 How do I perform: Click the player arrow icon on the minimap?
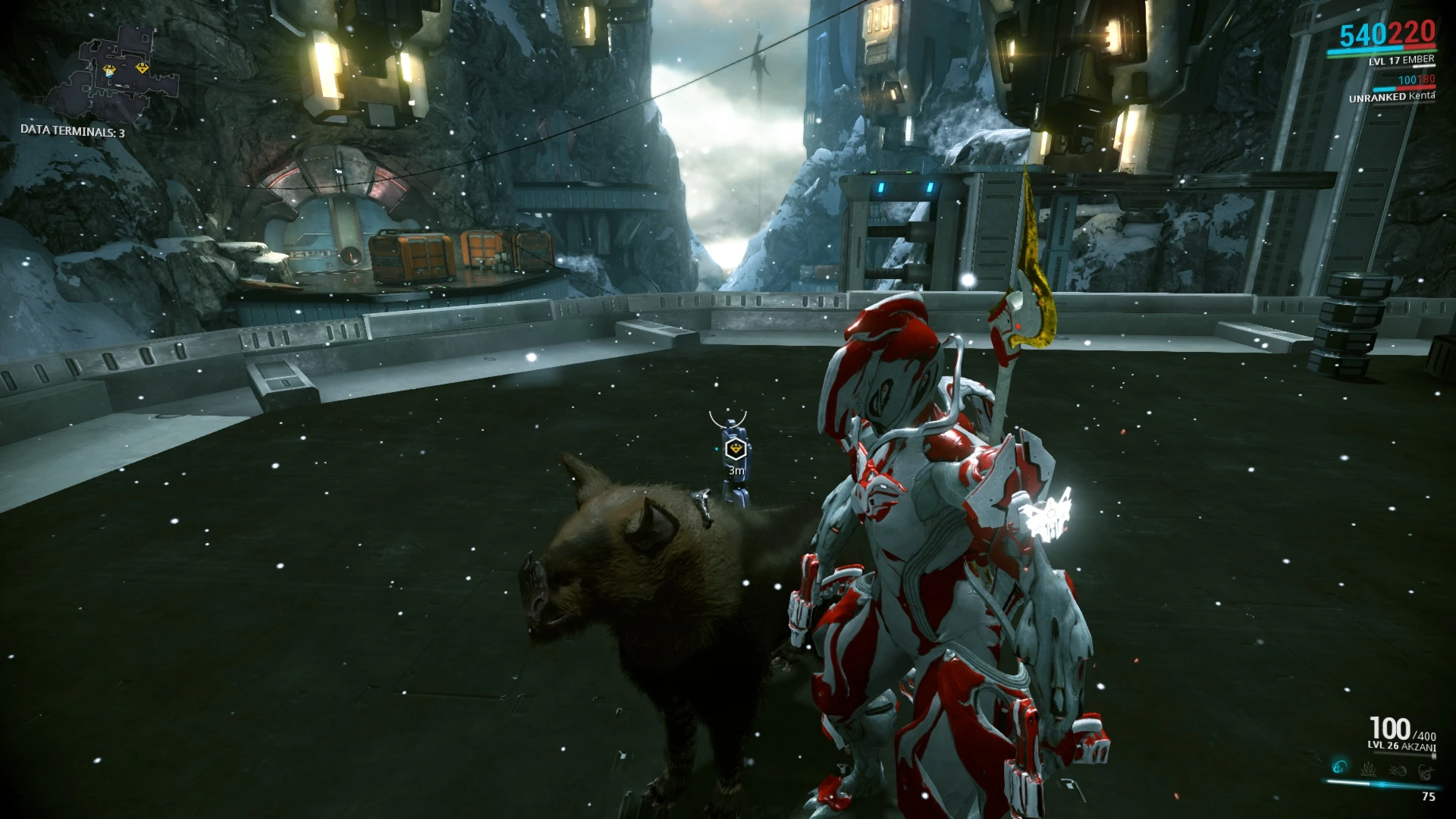[109, 73]
